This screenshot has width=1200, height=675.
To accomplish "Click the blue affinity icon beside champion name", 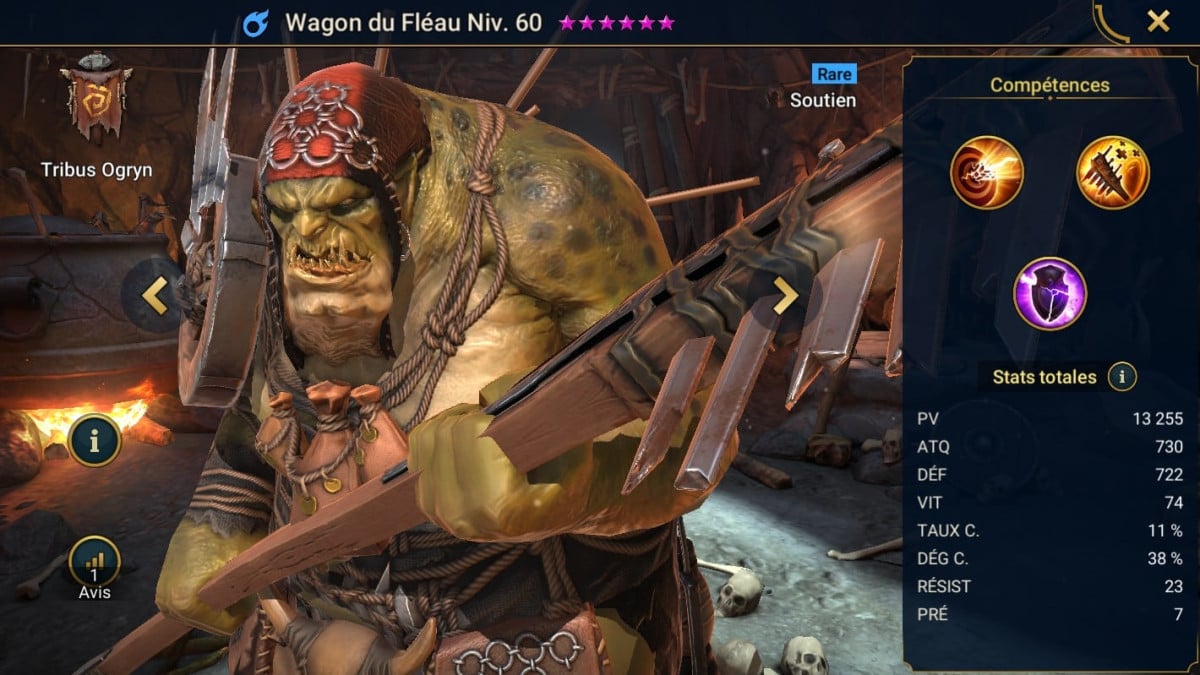I will click(x=256, y=23).
